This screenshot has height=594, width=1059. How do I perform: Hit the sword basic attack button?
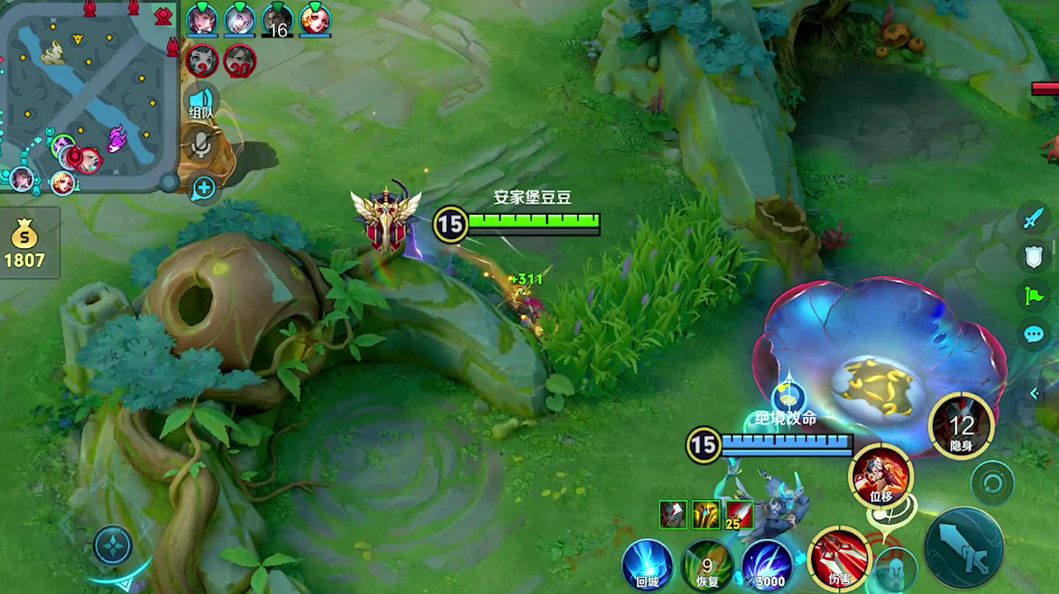coord(963,547)
